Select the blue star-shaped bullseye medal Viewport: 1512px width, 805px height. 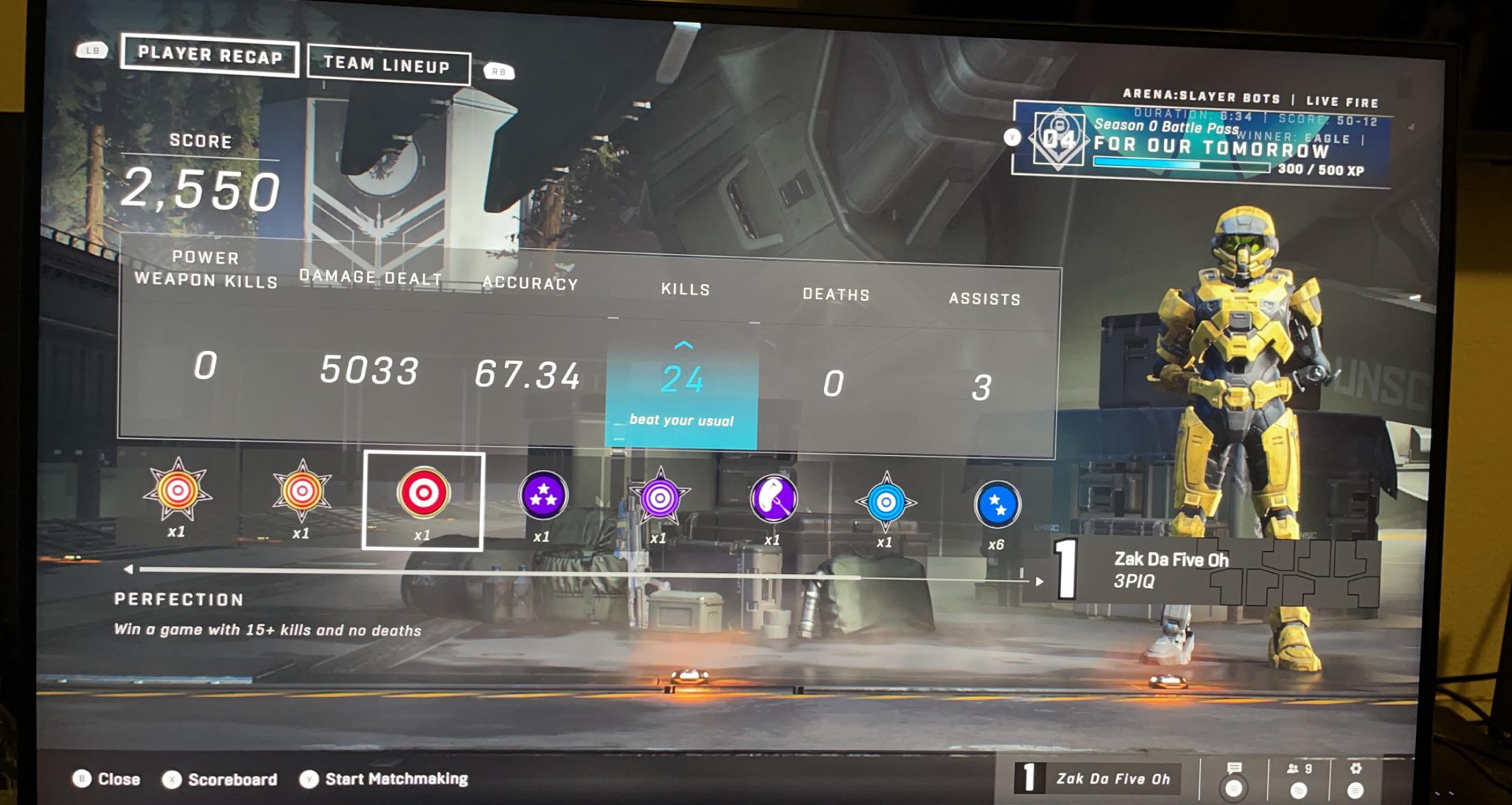point(885,502)
